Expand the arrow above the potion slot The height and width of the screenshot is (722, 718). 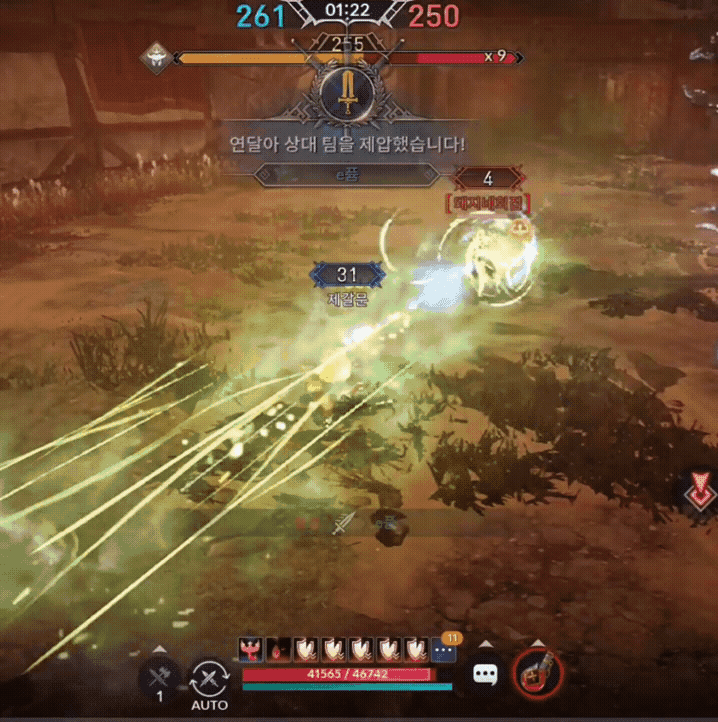pos(537,644)
